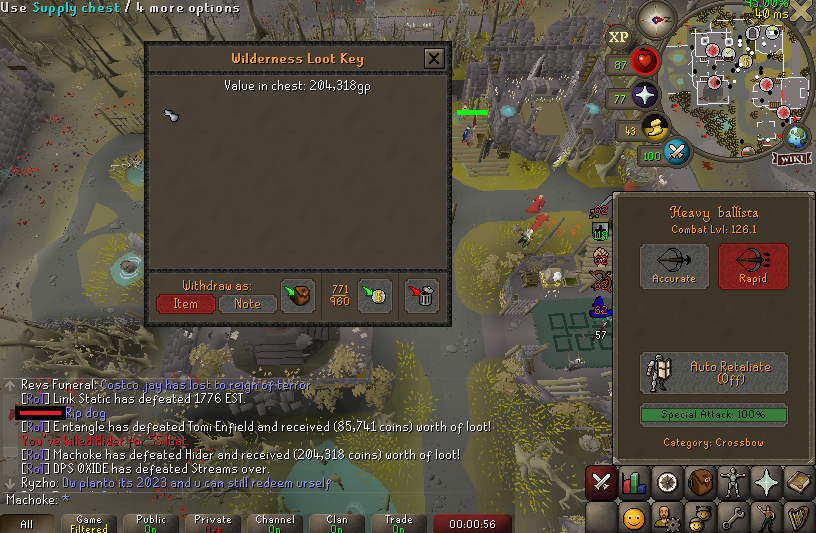Screen dimensions: 816x533
Task: Switch to the Clan chat filter tab
Action: coord(336,523)
